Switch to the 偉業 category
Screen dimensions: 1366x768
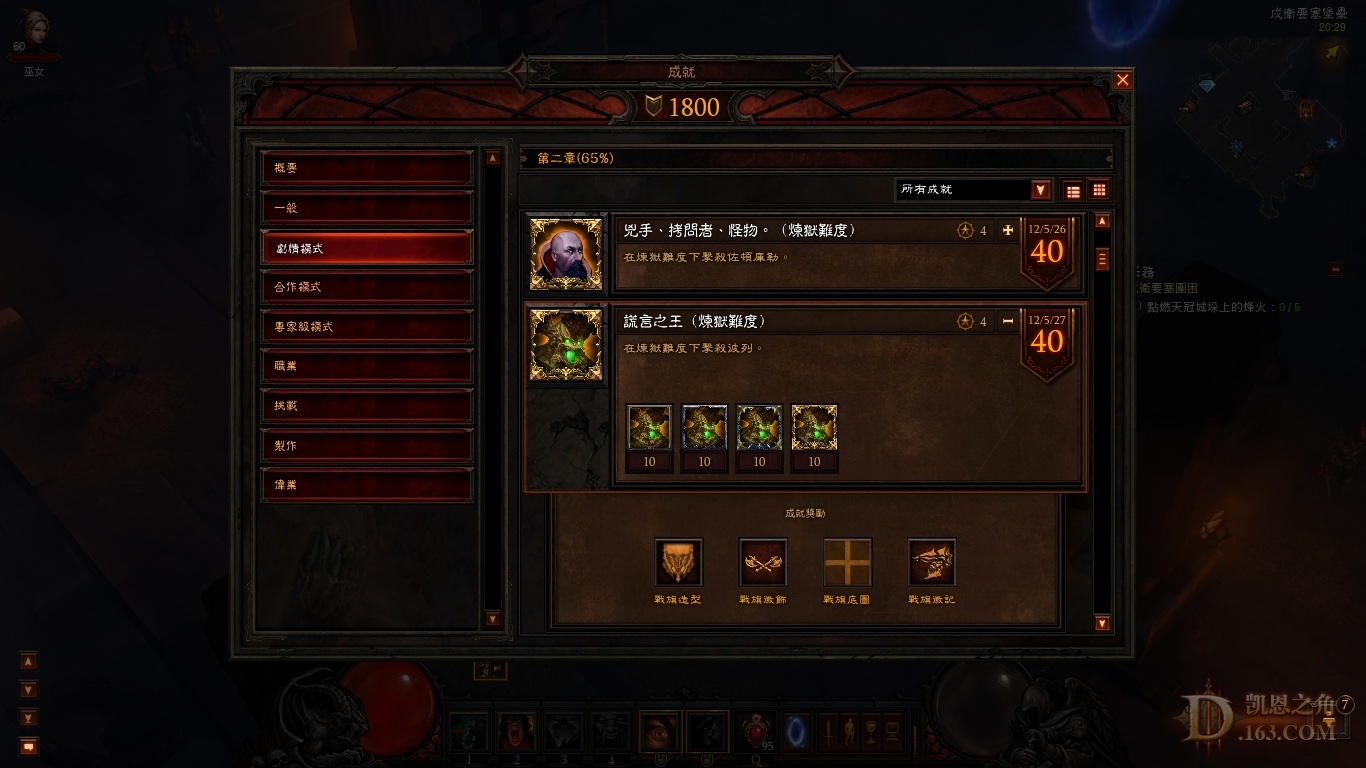click(x=366, y=485)
